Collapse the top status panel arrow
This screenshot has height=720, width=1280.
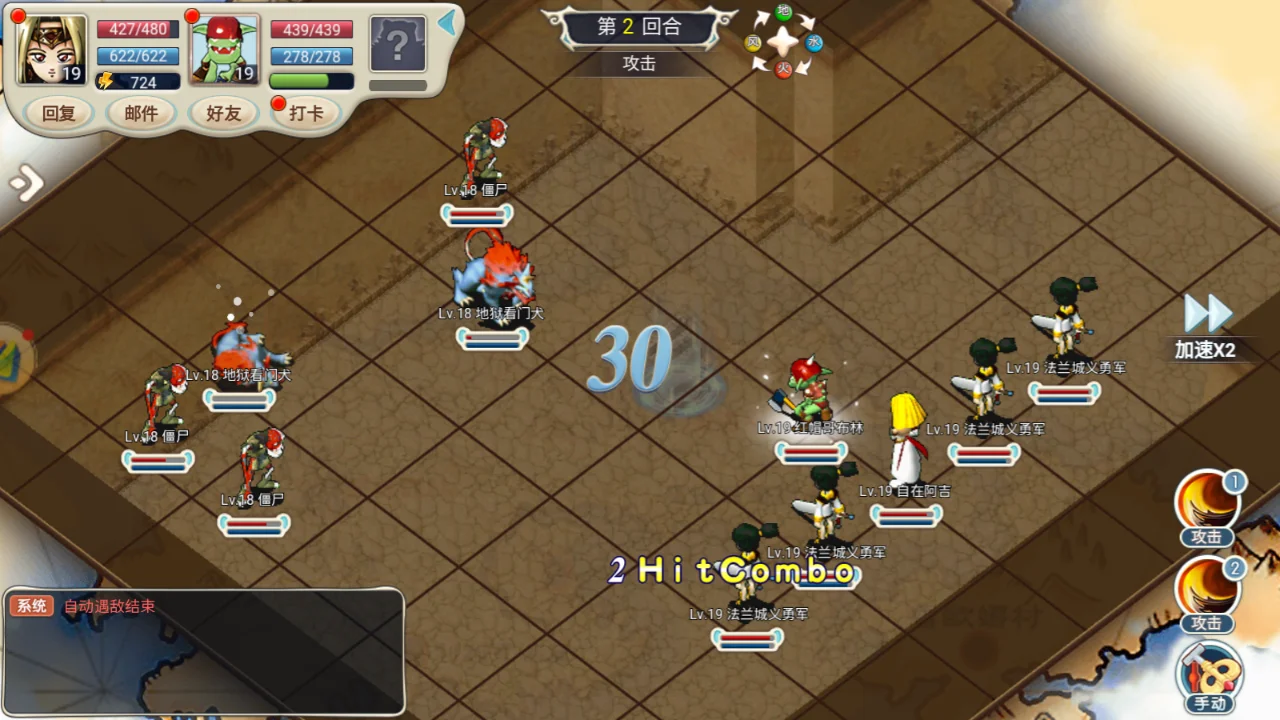point(447,22)
